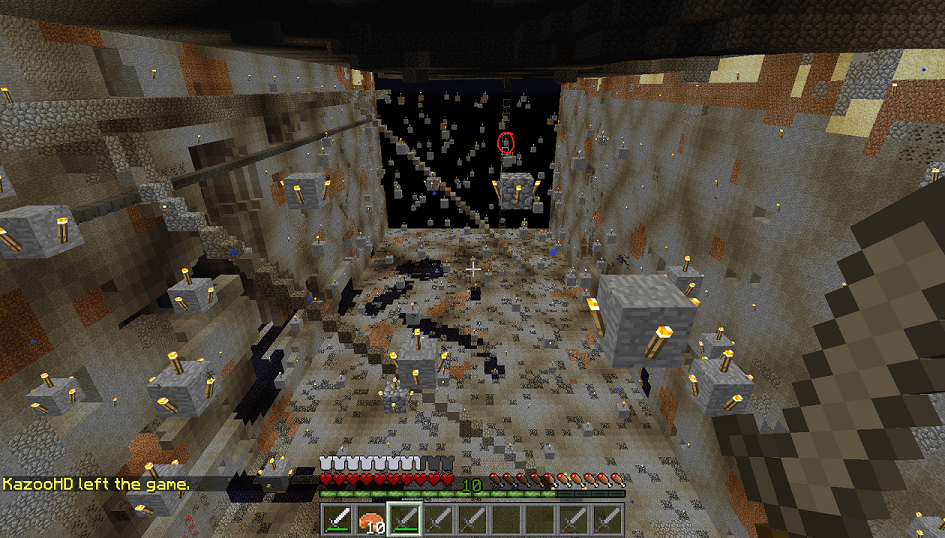945x538 pixels.
Task: Select the food stack of 10 slot
Action: [x=371, y=519]
